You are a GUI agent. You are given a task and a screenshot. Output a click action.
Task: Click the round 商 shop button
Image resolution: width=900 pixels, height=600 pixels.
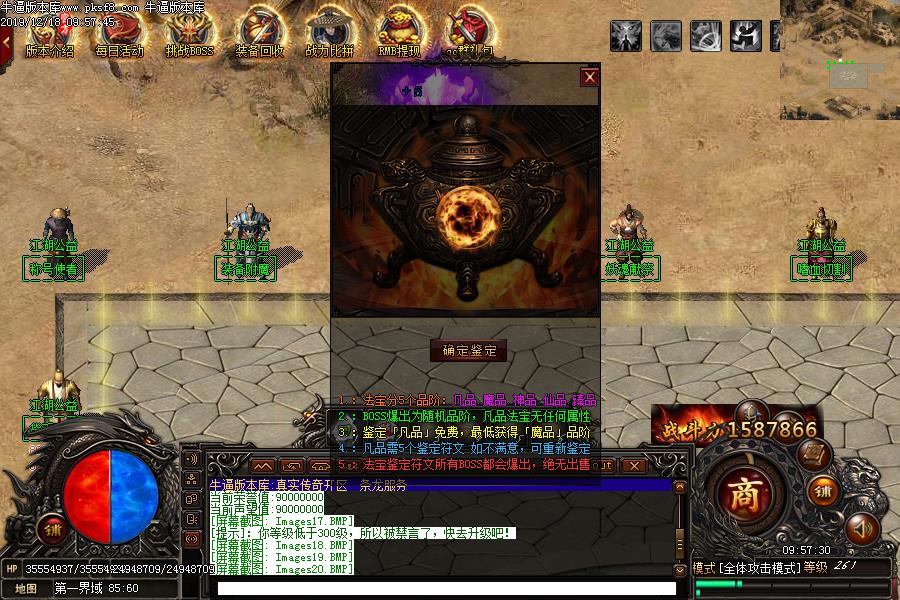[x=743, y=493]
